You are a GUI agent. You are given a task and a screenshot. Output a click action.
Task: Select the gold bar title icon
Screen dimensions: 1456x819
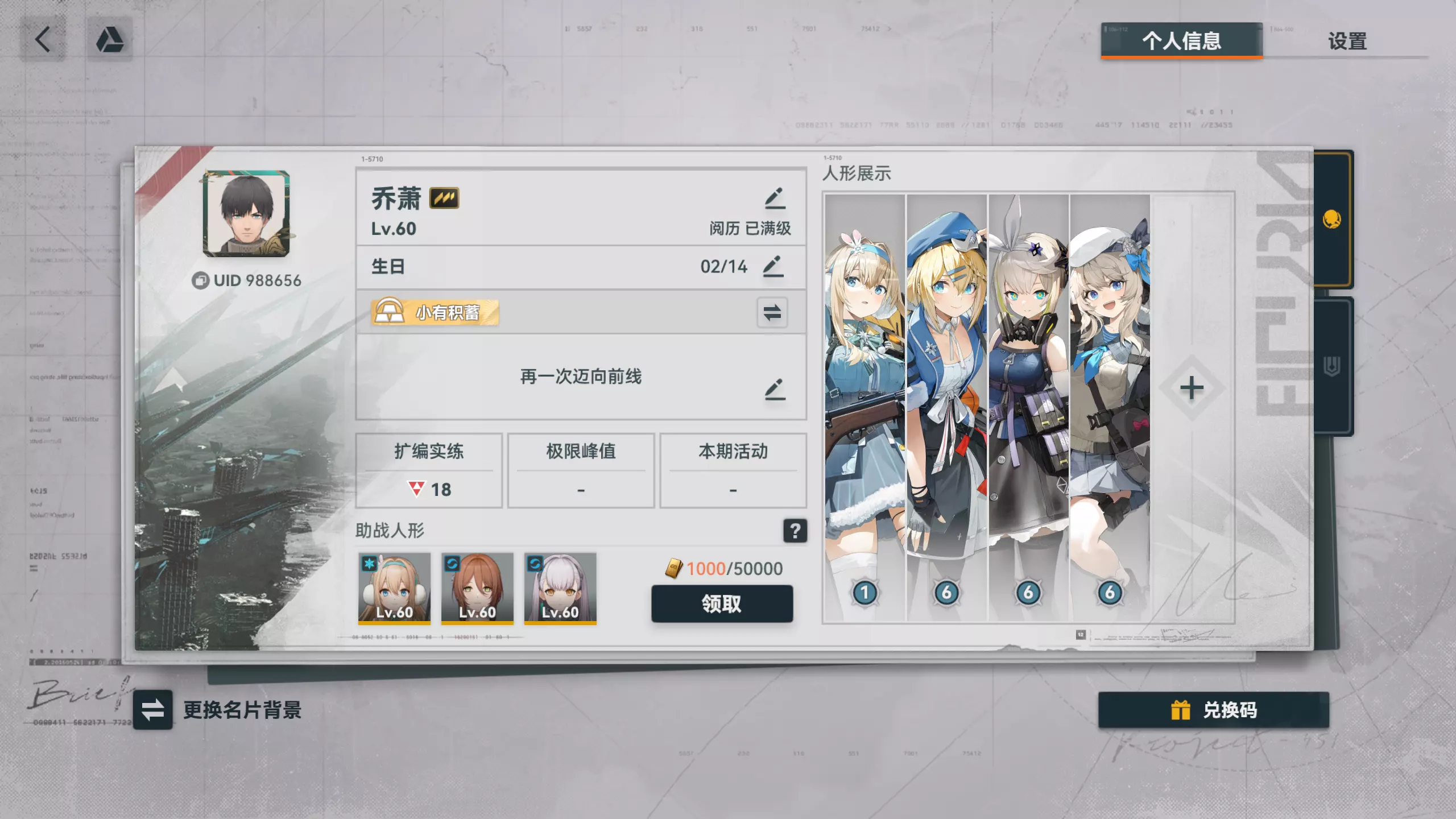[x=390, y=312]
